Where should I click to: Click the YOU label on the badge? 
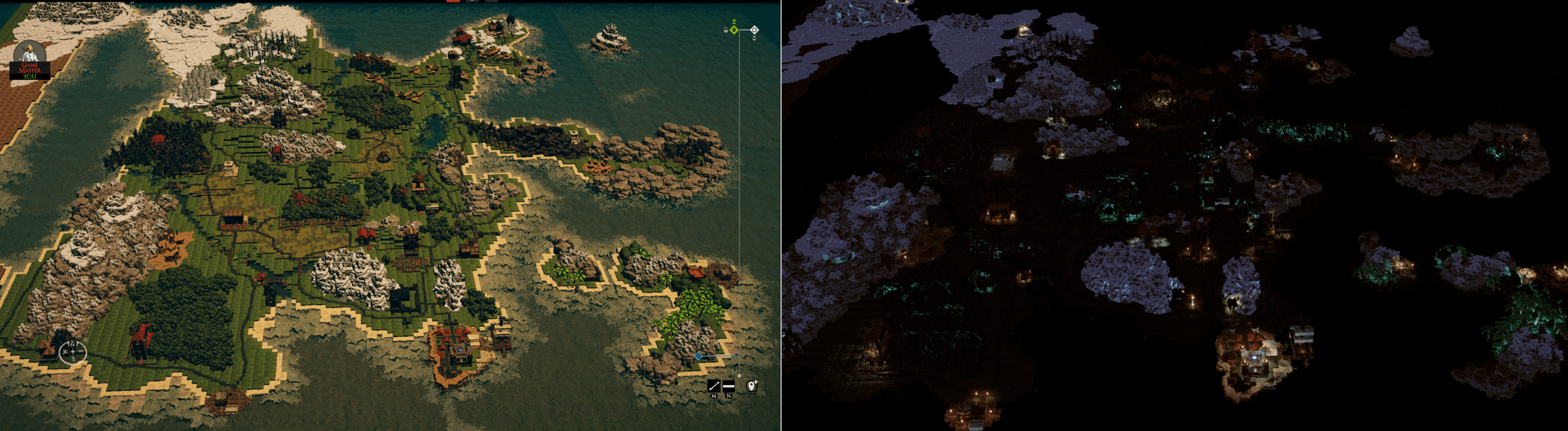(x=32, y=78)
